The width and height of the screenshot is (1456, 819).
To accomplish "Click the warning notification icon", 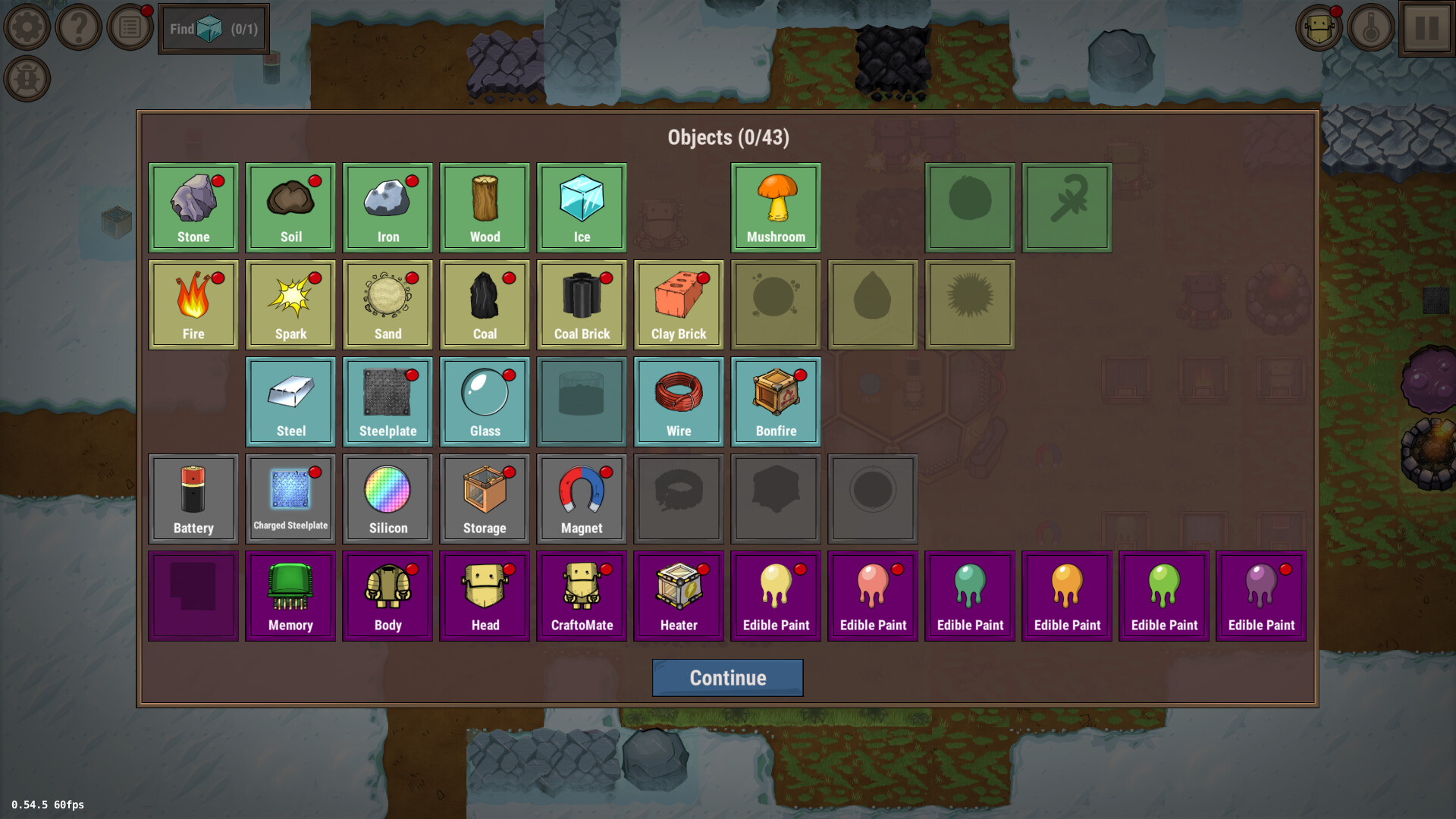I will (27, 78).
